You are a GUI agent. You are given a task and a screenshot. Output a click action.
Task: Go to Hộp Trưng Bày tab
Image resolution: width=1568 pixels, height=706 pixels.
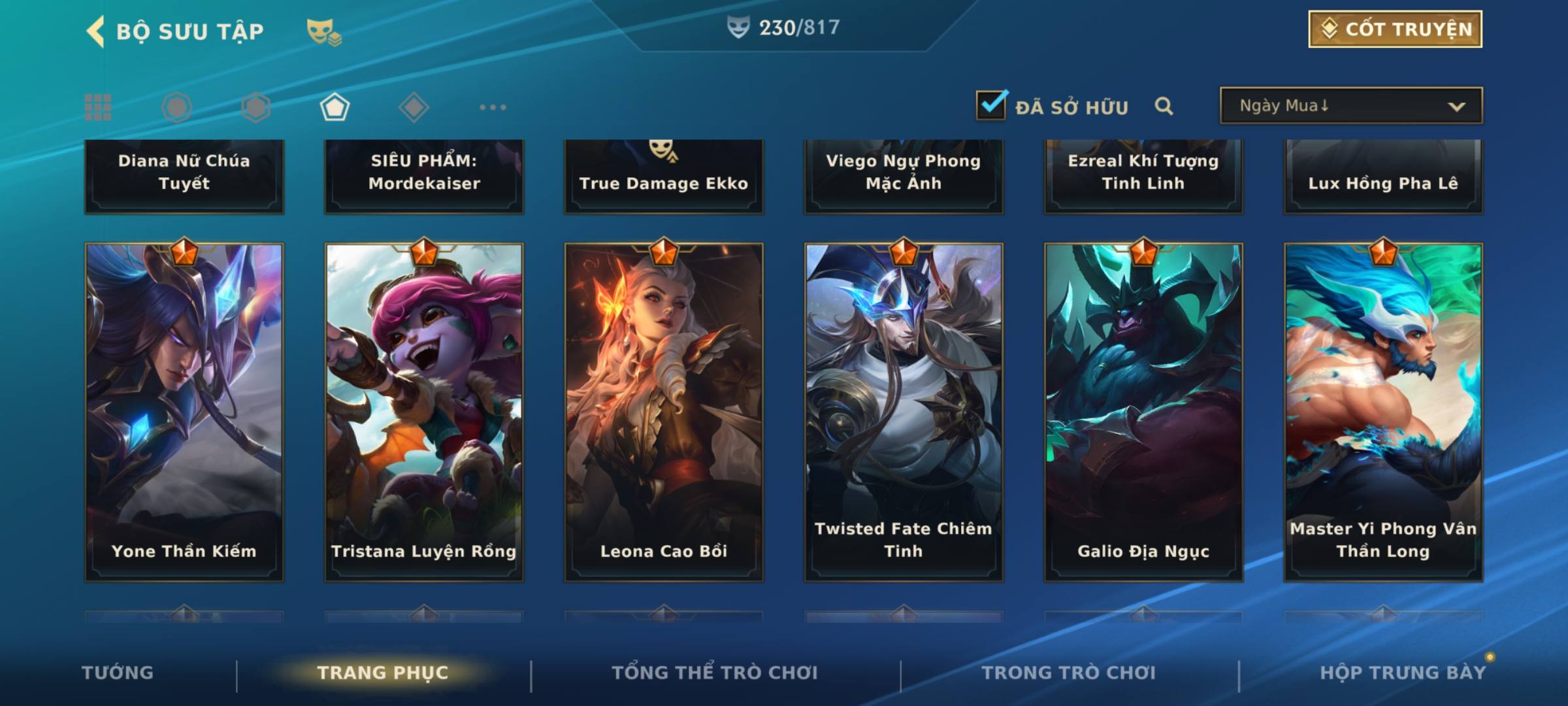coord(1403,673)
